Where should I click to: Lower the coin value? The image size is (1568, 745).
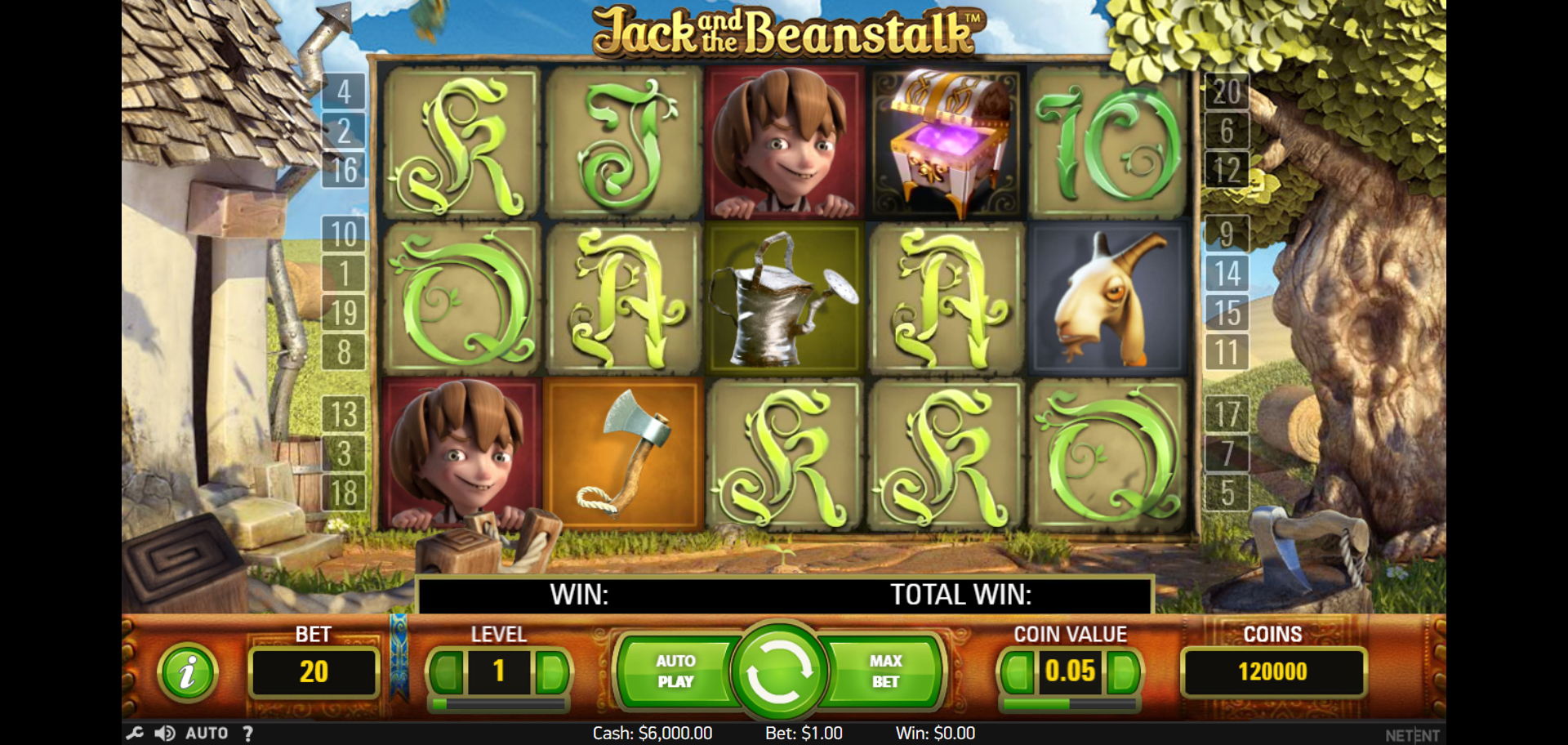pos(1017,672)
